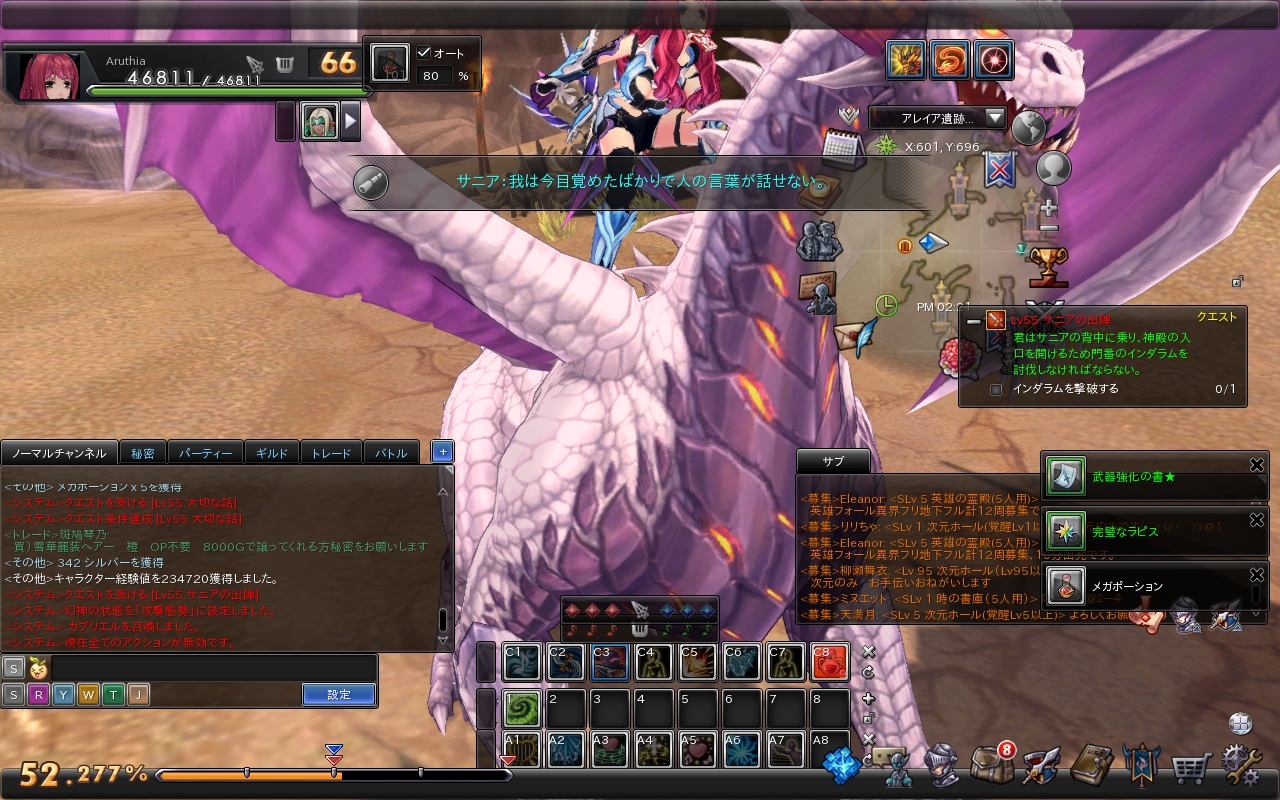The width and height of the screenshot is (1280, 800).
Task: Open the emoticon picker in chat
Action: (x=39, y=667)
